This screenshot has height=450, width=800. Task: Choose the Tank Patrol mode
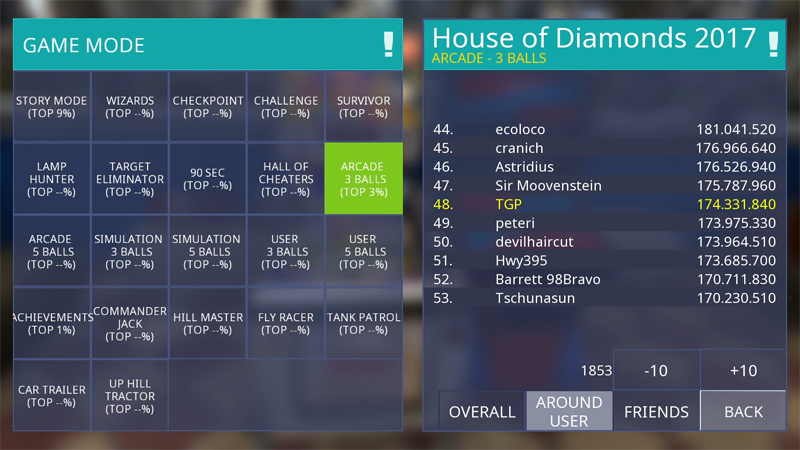[363, 323]
